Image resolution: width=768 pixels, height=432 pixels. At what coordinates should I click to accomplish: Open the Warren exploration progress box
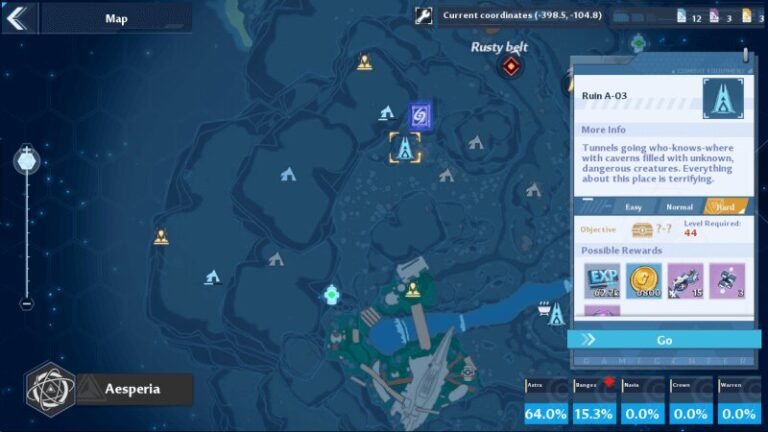740,402
